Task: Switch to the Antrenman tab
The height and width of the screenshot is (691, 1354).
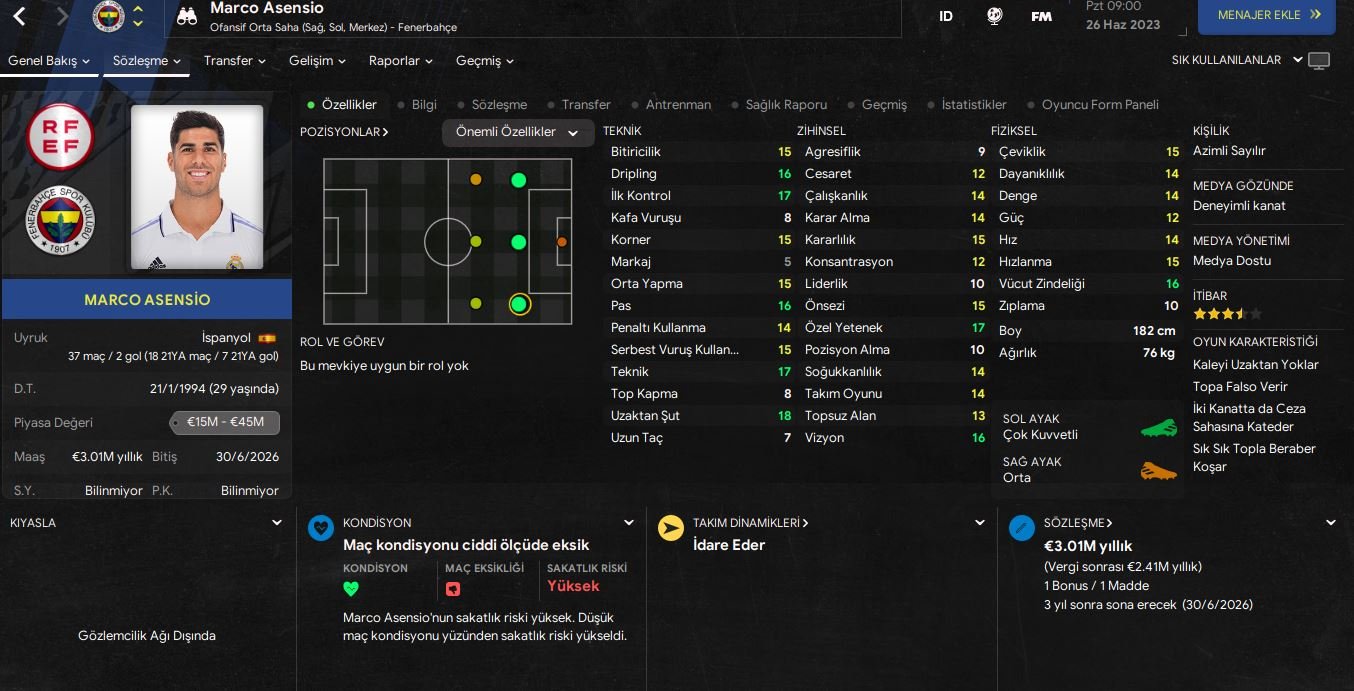Action: [x=678, y=105]
